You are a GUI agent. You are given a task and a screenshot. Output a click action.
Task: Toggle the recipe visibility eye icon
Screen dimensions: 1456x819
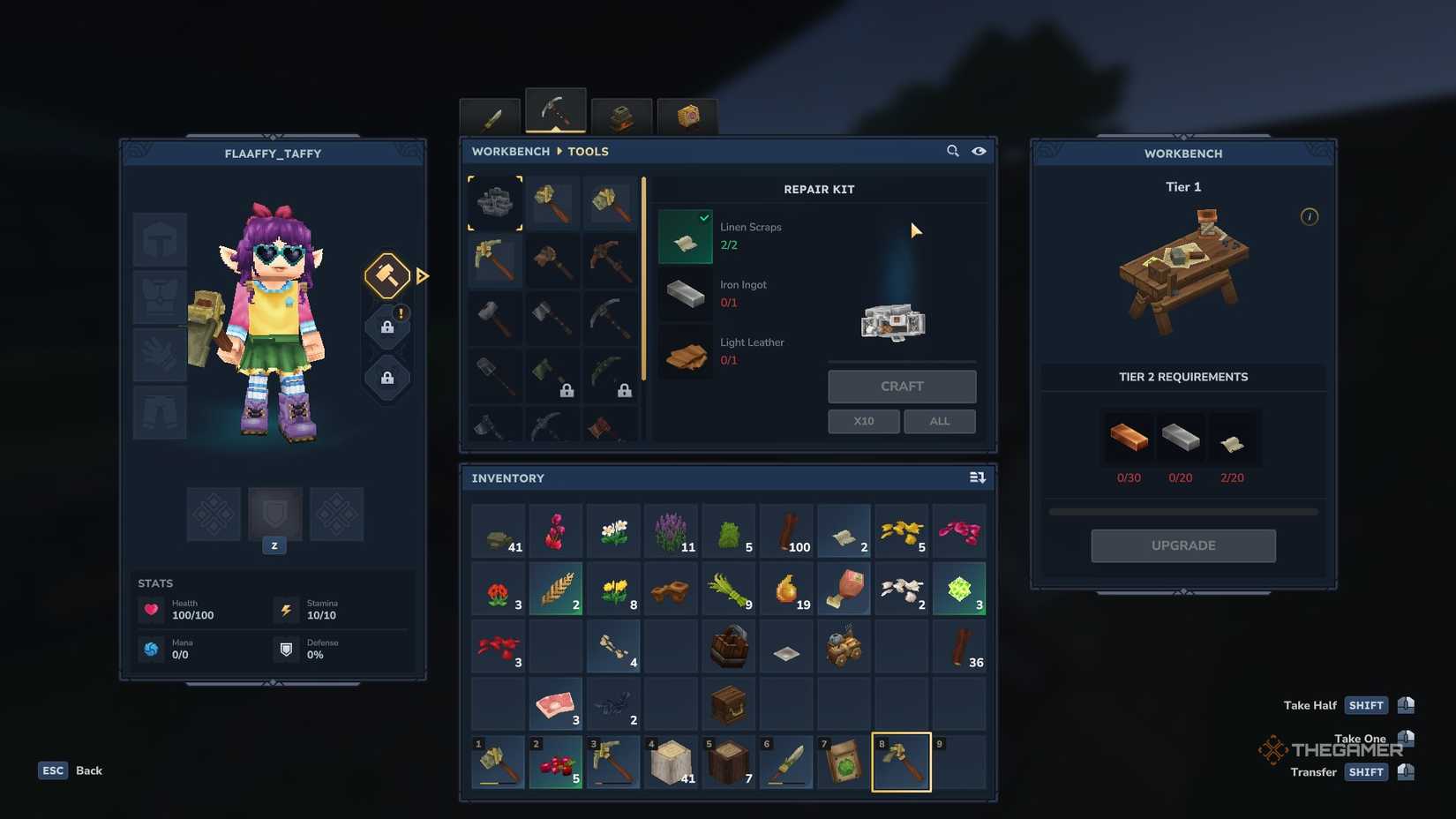coord(979,151)
